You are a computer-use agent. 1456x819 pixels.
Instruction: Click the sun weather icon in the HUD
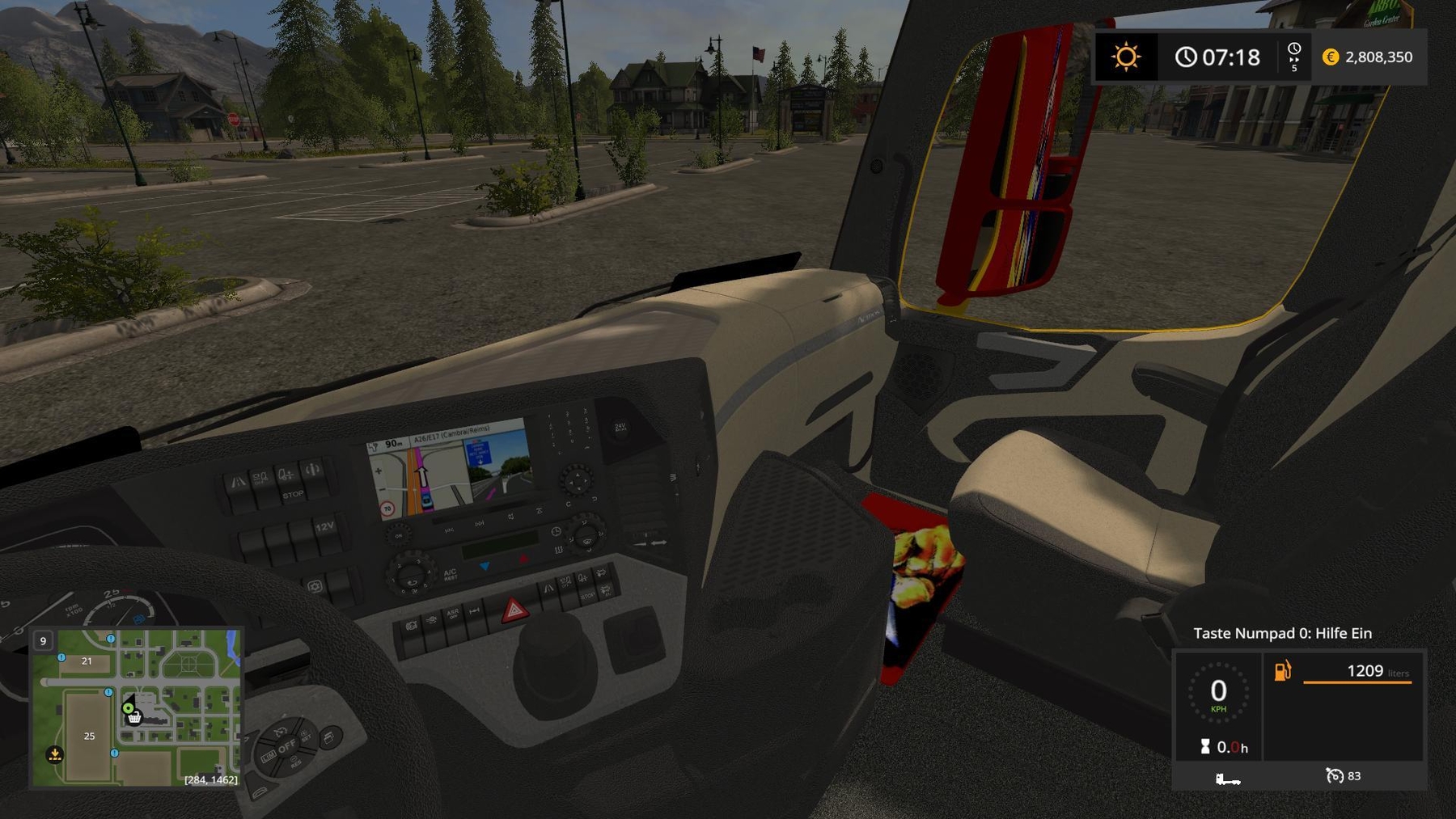click(x=1127, y=57)
